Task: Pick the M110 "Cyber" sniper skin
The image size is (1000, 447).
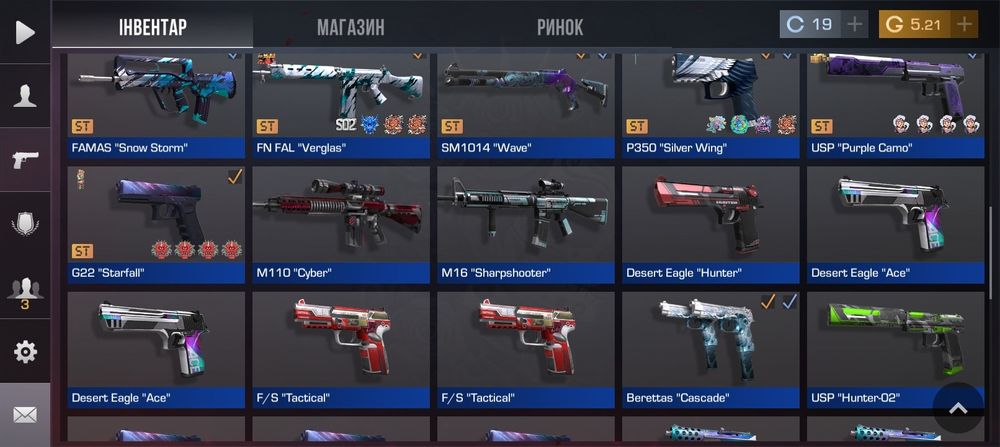Action: tap(340, 224)
